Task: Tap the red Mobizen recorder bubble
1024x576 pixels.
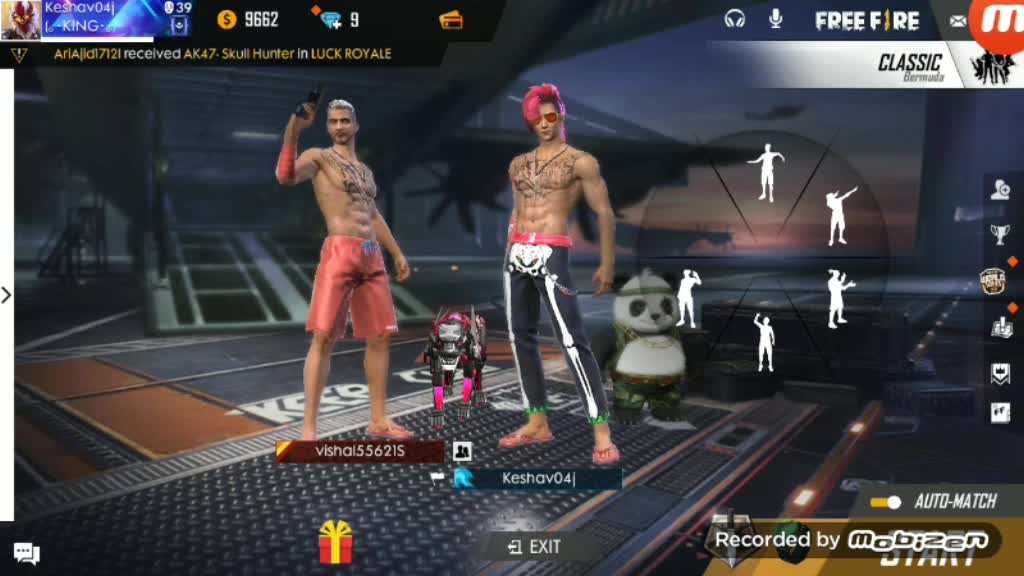Action: (x=1000, y=24)
